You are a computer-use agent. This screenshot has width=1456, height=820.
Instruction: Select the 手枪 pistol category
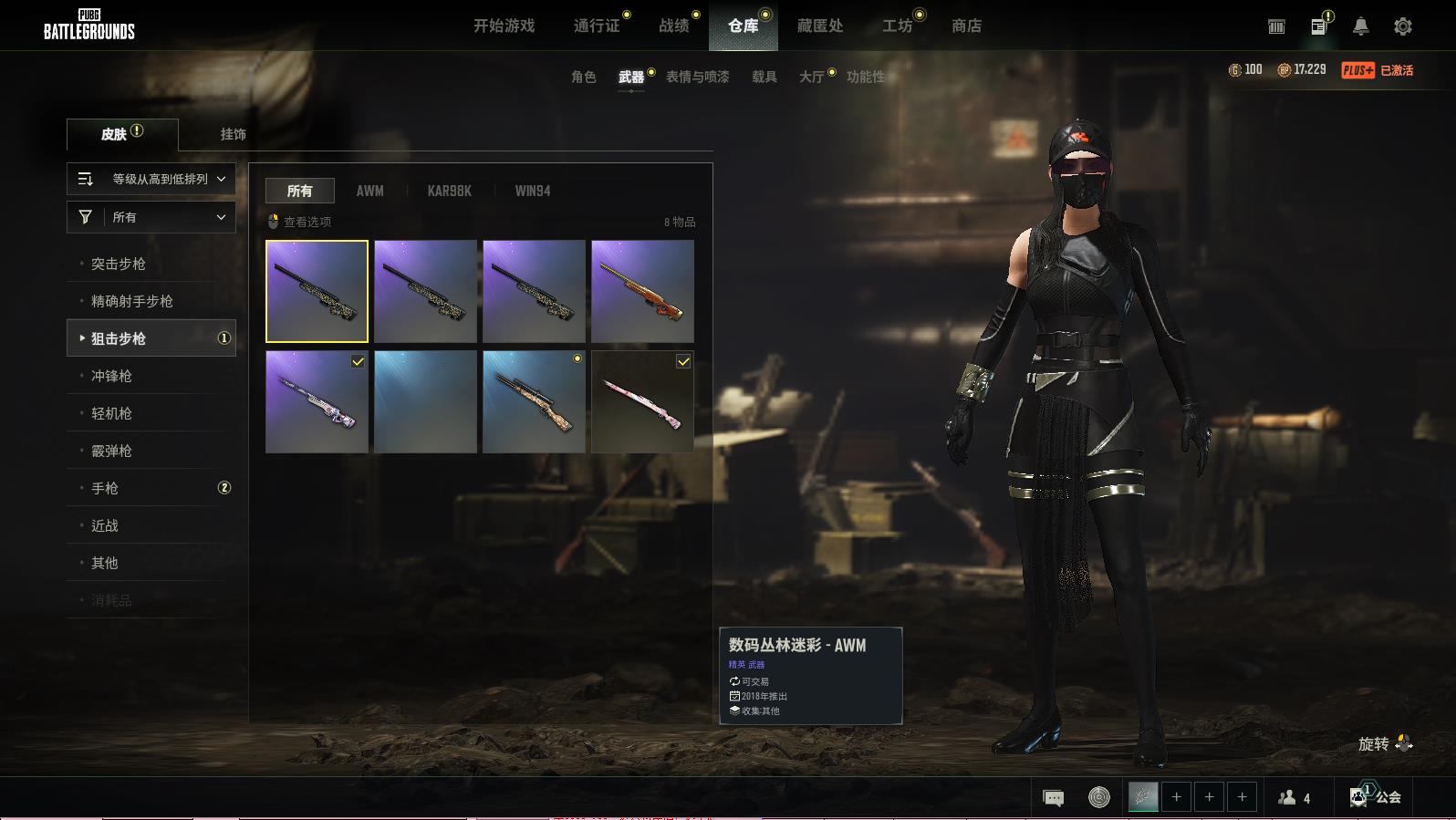(105, 488)
